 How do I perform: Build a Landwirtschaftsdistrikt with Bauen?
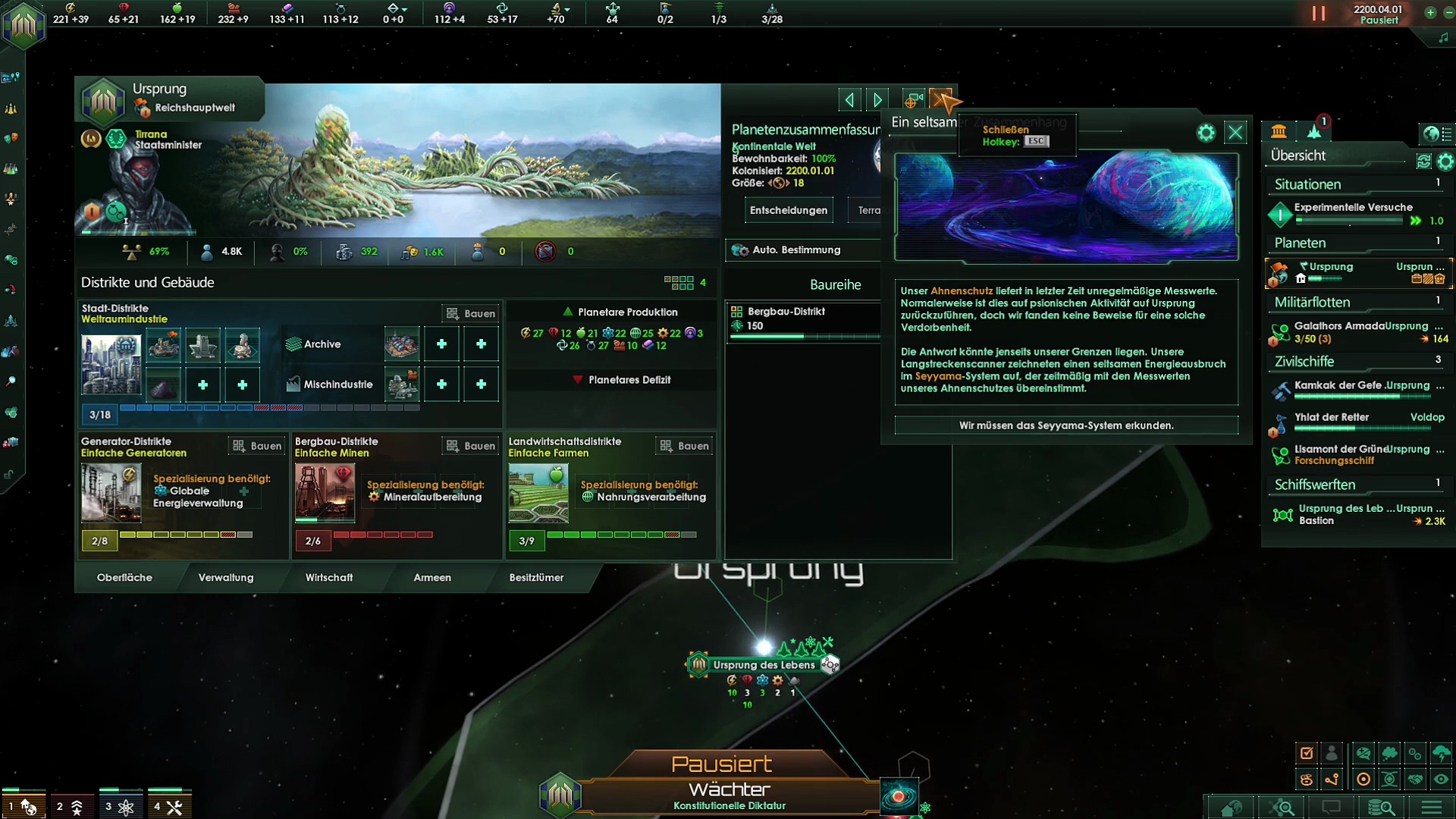point(685,446)
